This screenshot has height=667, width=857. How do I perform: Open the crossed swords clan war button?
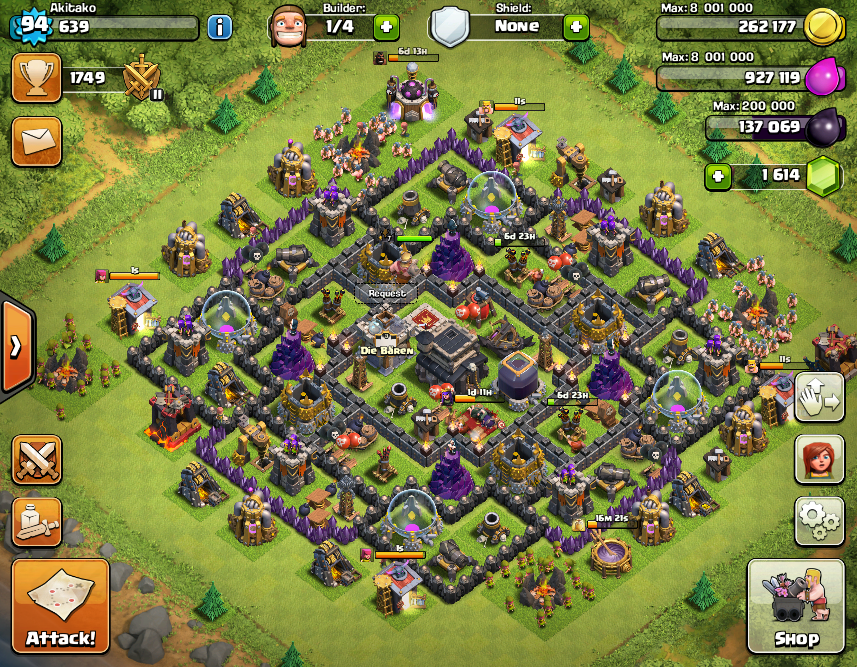(x=36, y=459)
